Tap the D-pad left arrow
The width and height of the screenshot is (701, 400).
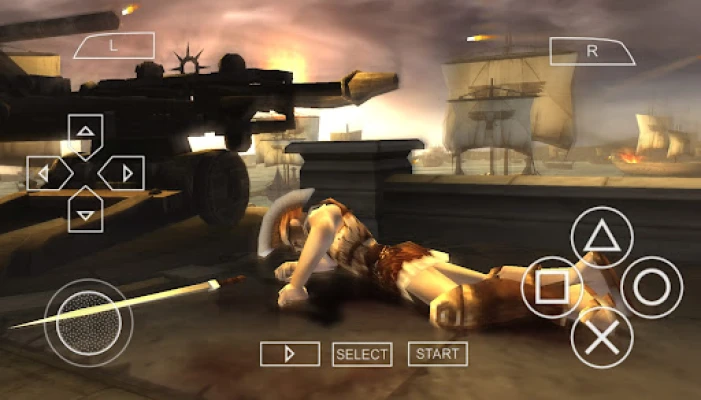tap(44, 173)
